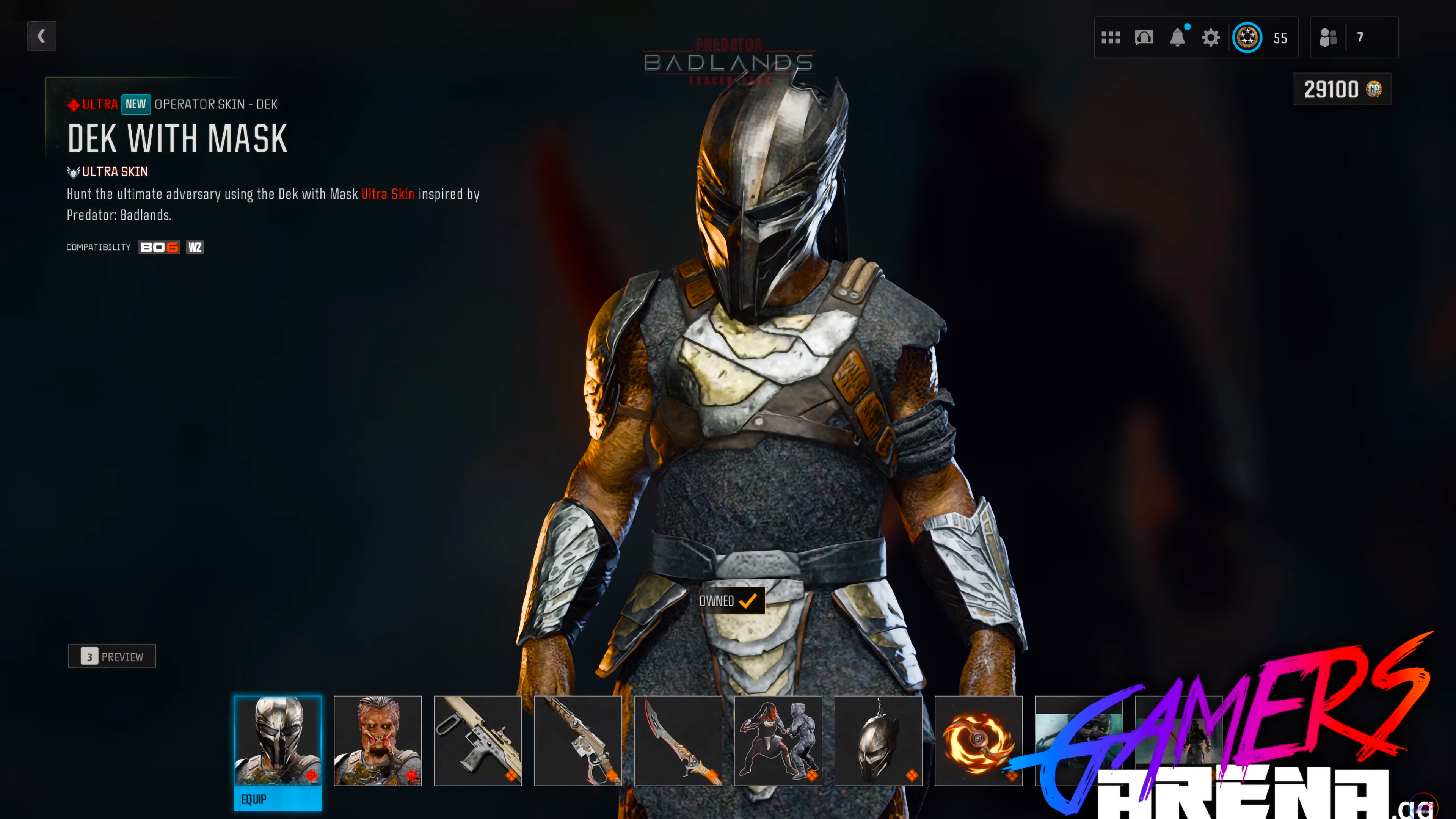Click the Owned checkmark badge

[x=728, y=601]
